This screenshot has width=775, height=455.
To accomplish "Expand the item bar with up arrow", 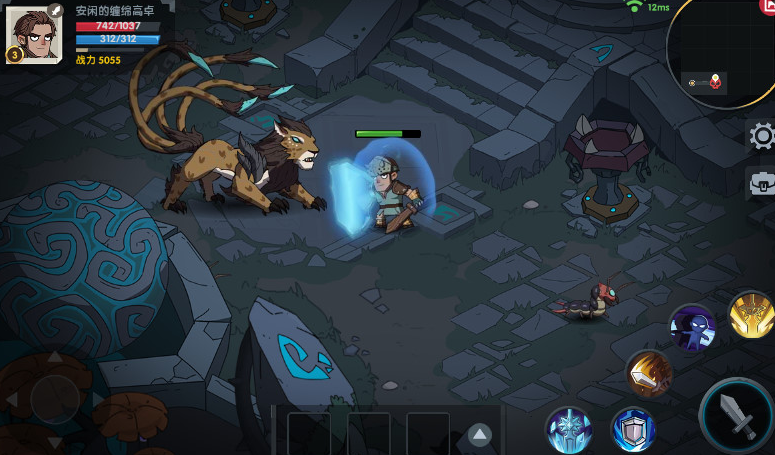I will point(480,434).
